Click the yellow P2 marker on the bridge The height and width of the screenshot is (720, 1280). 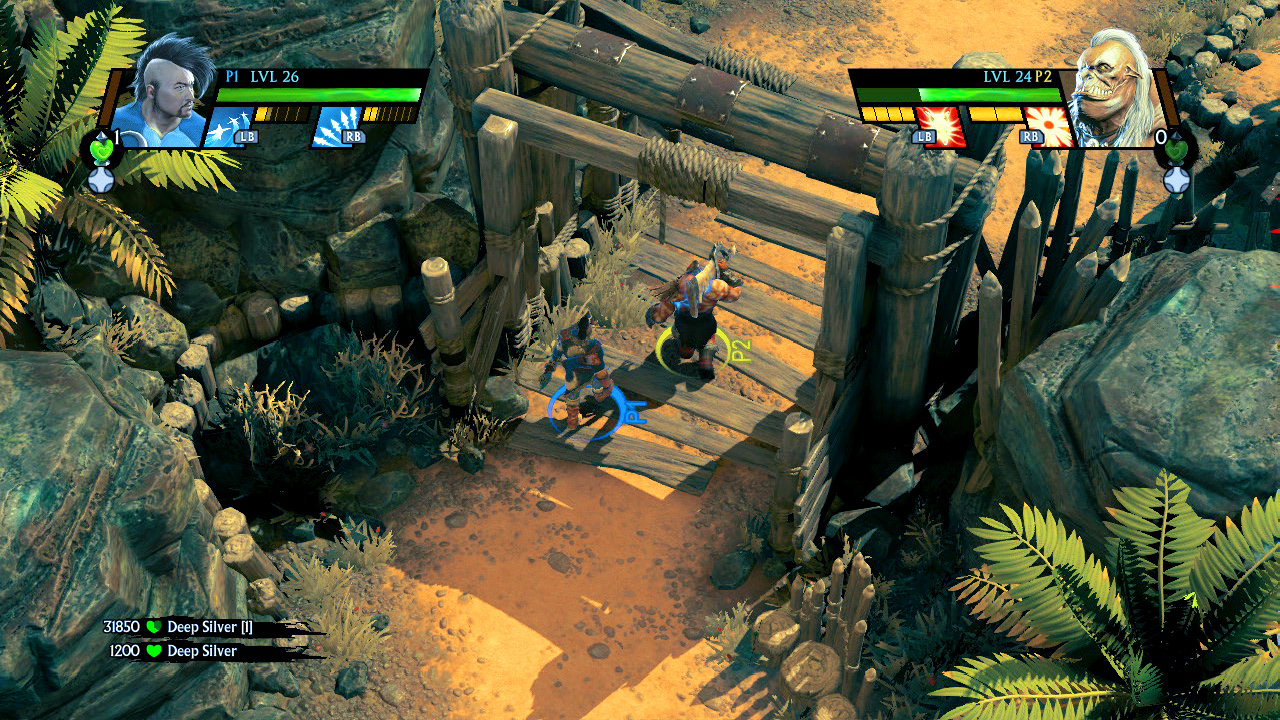click(x=700, y=352)
